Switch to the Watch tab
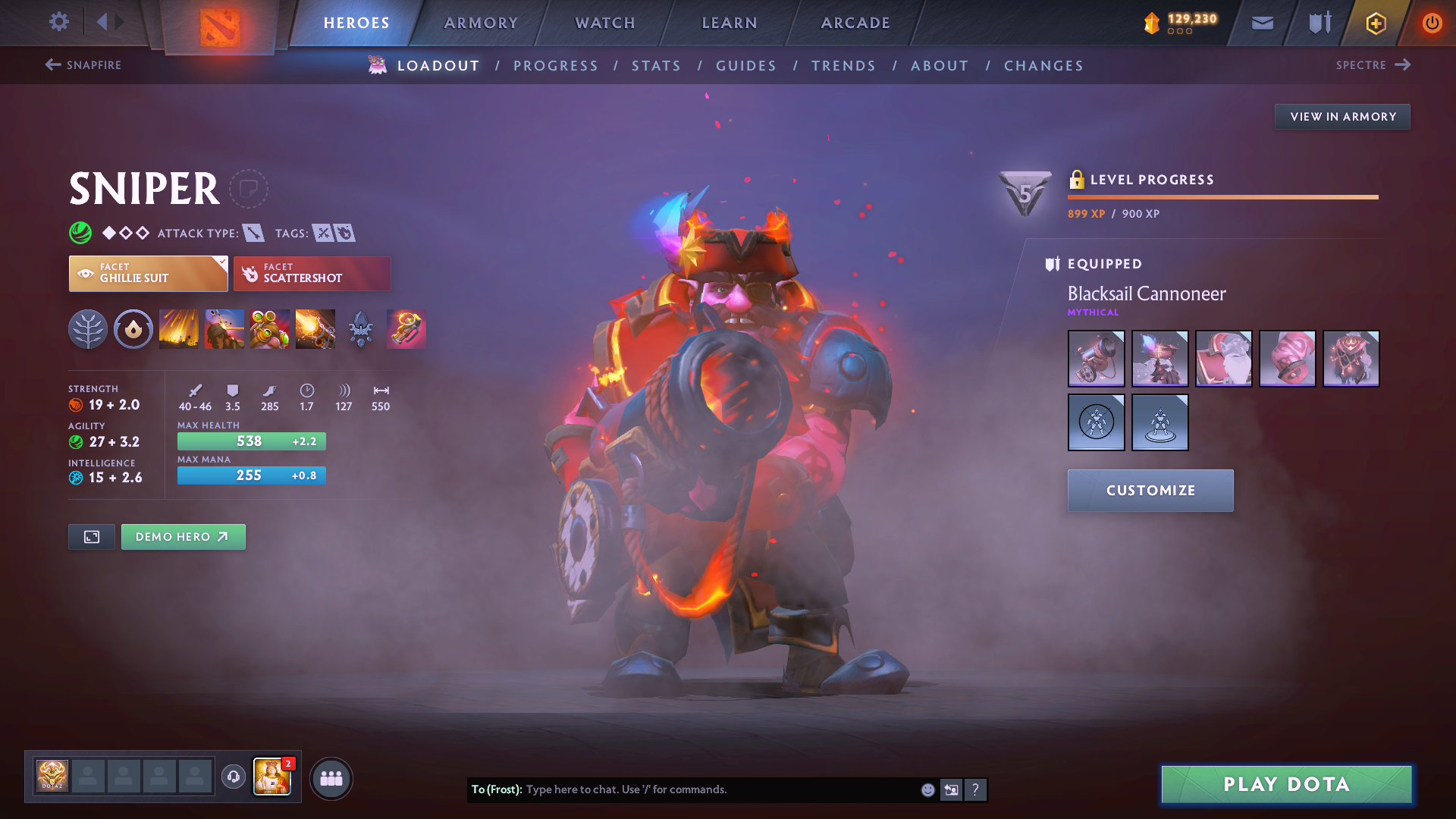This screenshot has height=819, width=1456. (x=605, y=23)
